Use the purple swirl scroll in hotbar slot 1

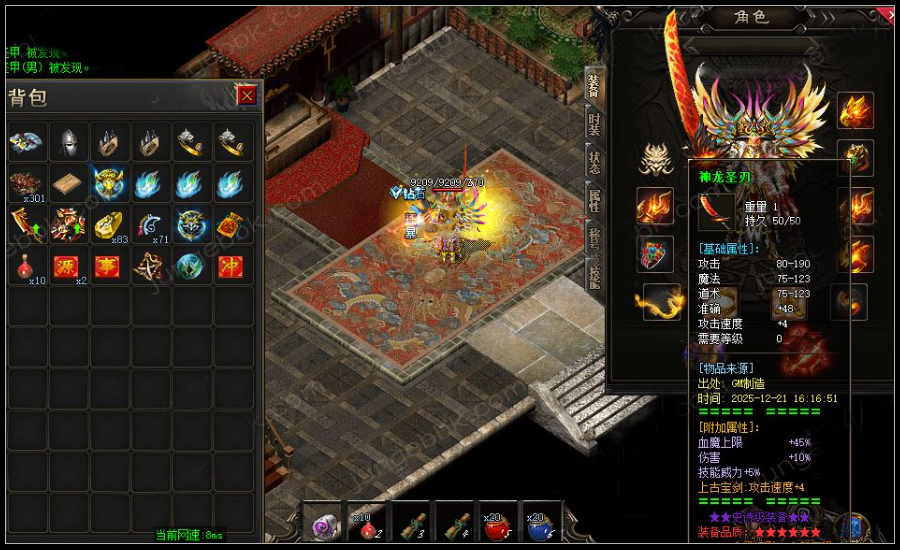coord(326,526)
